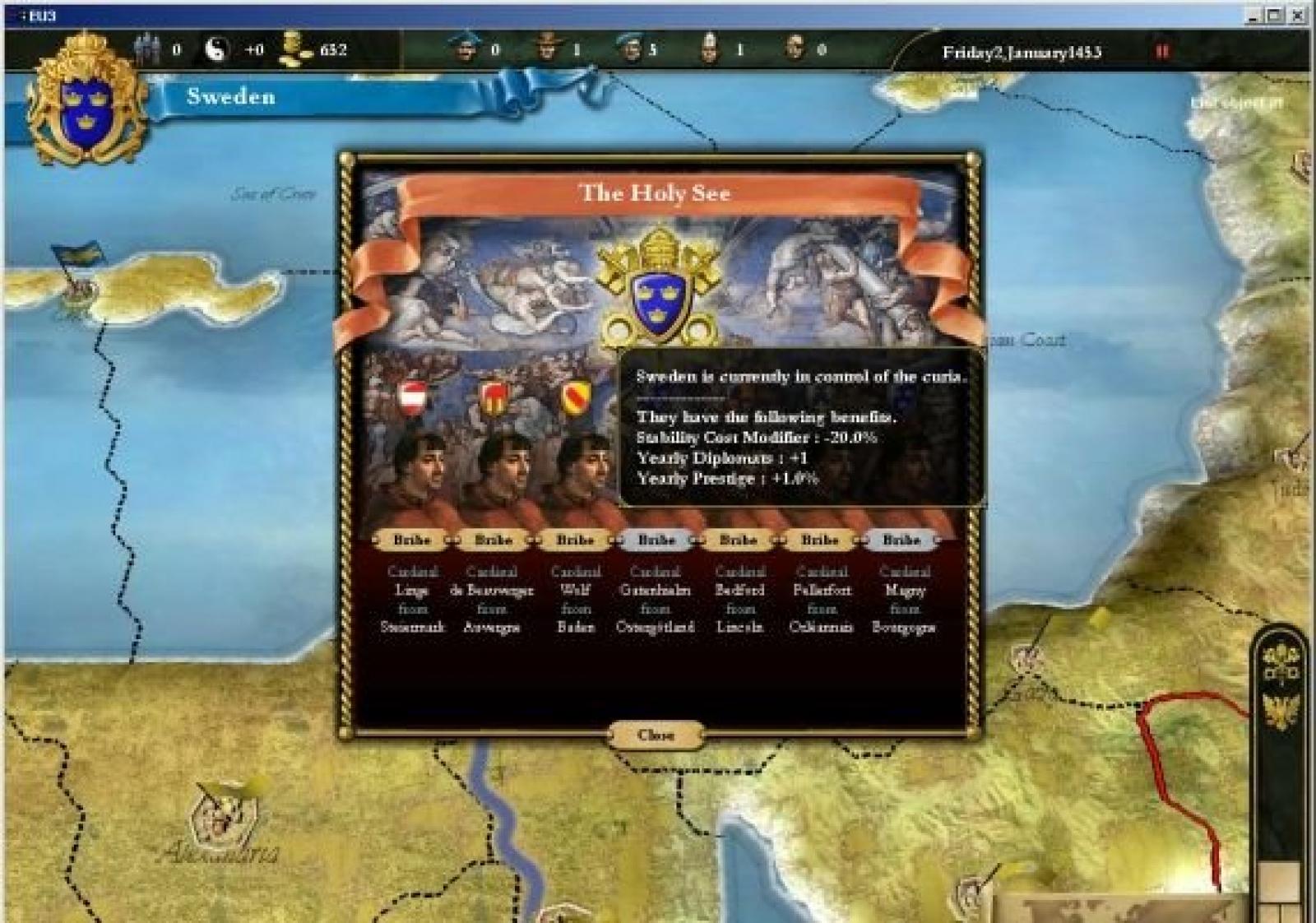Minimize the EU3 window
This screenshot has width=1316, height=923.
[x=1253, y=15]
